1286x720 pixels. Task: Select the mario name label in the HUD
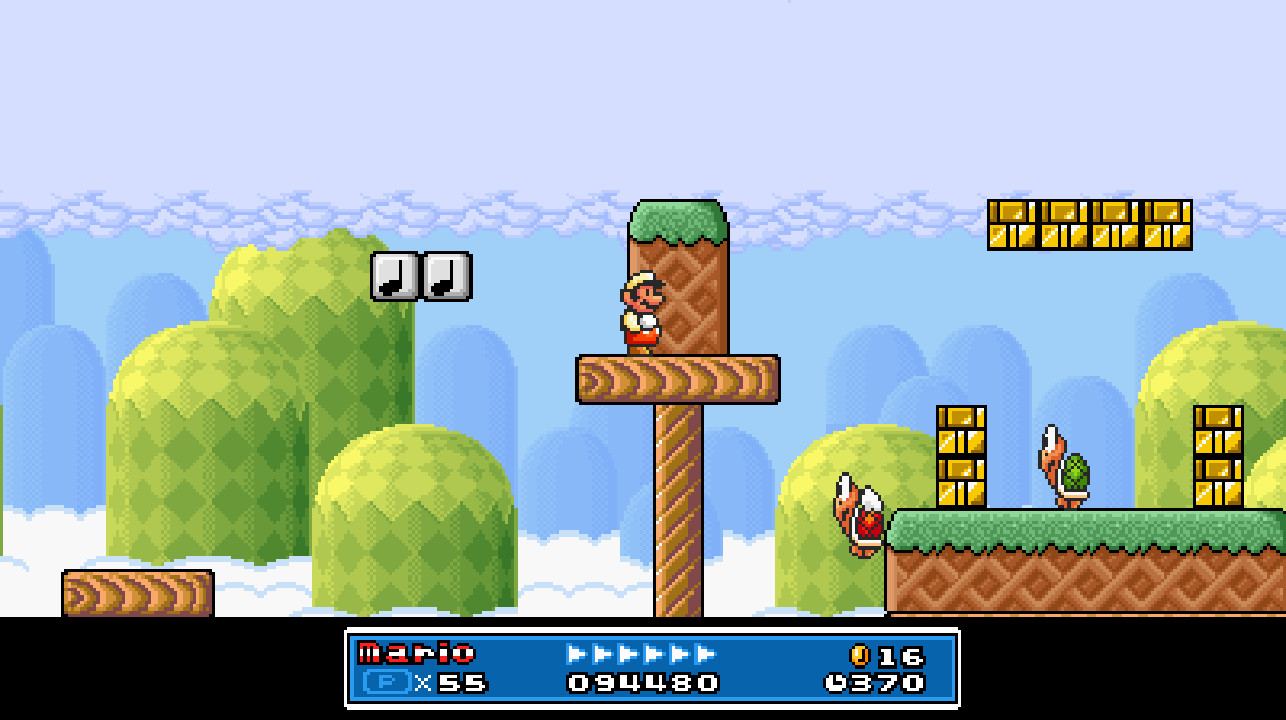tap(415, 651)
